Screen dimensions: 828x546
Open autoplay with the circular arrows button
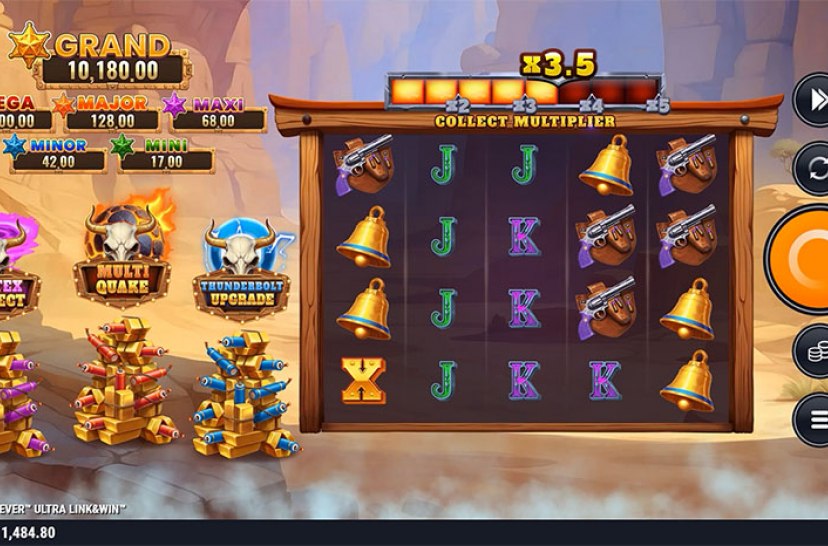point(812,167)
